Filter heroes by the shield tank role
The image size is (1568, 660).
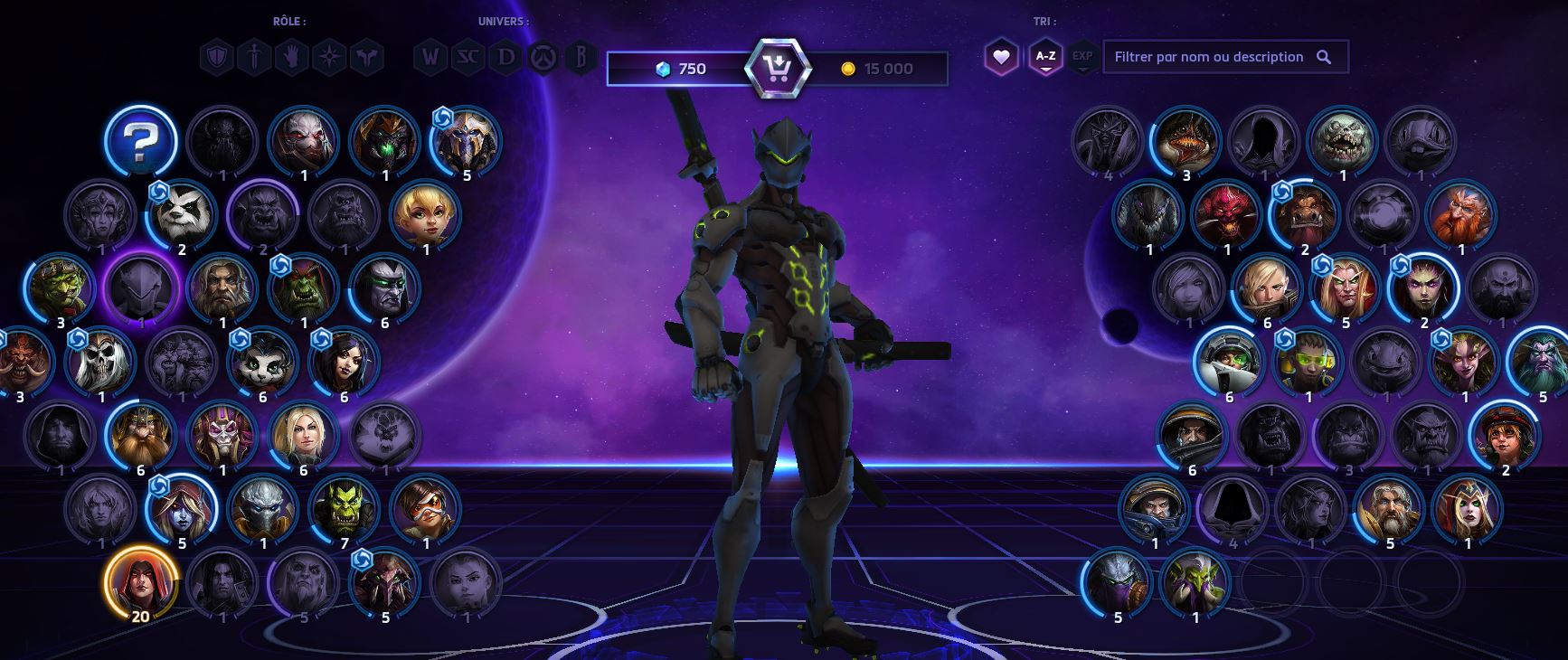tap(217, 59)
